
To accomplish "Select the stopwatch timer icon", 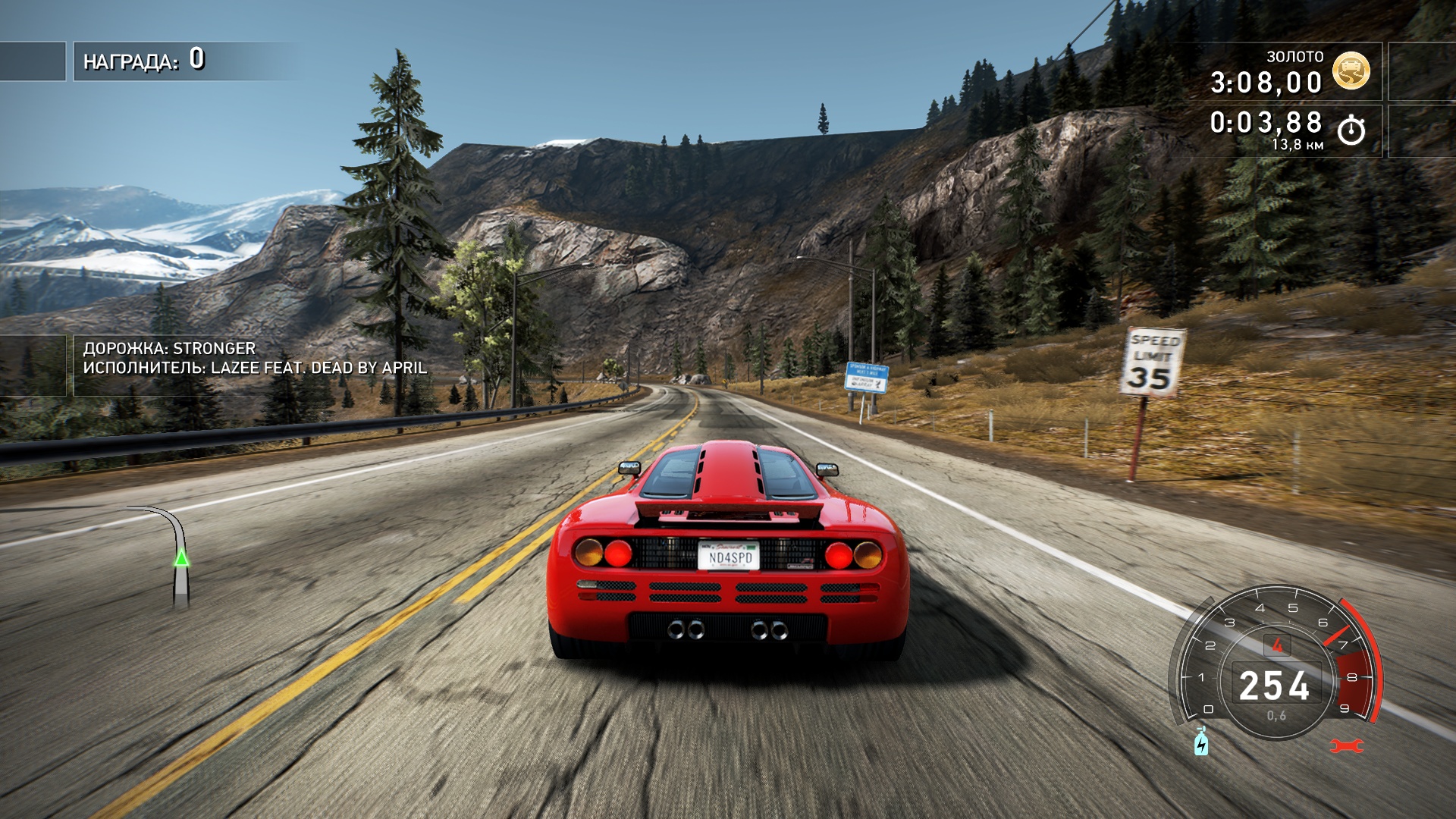I will coord(1351,130).
